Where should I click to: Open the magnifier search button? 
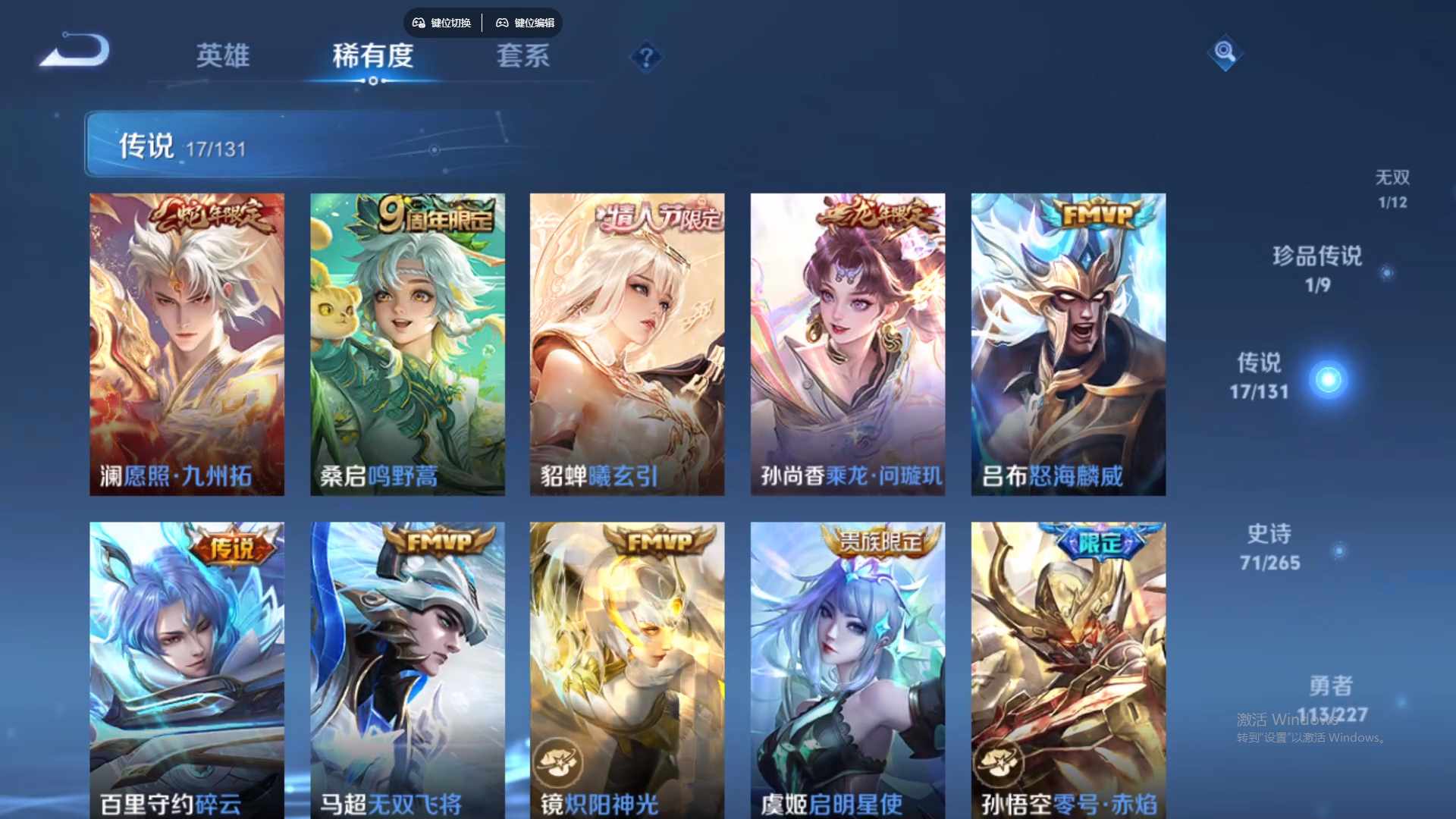click(x=1225, y=52)
